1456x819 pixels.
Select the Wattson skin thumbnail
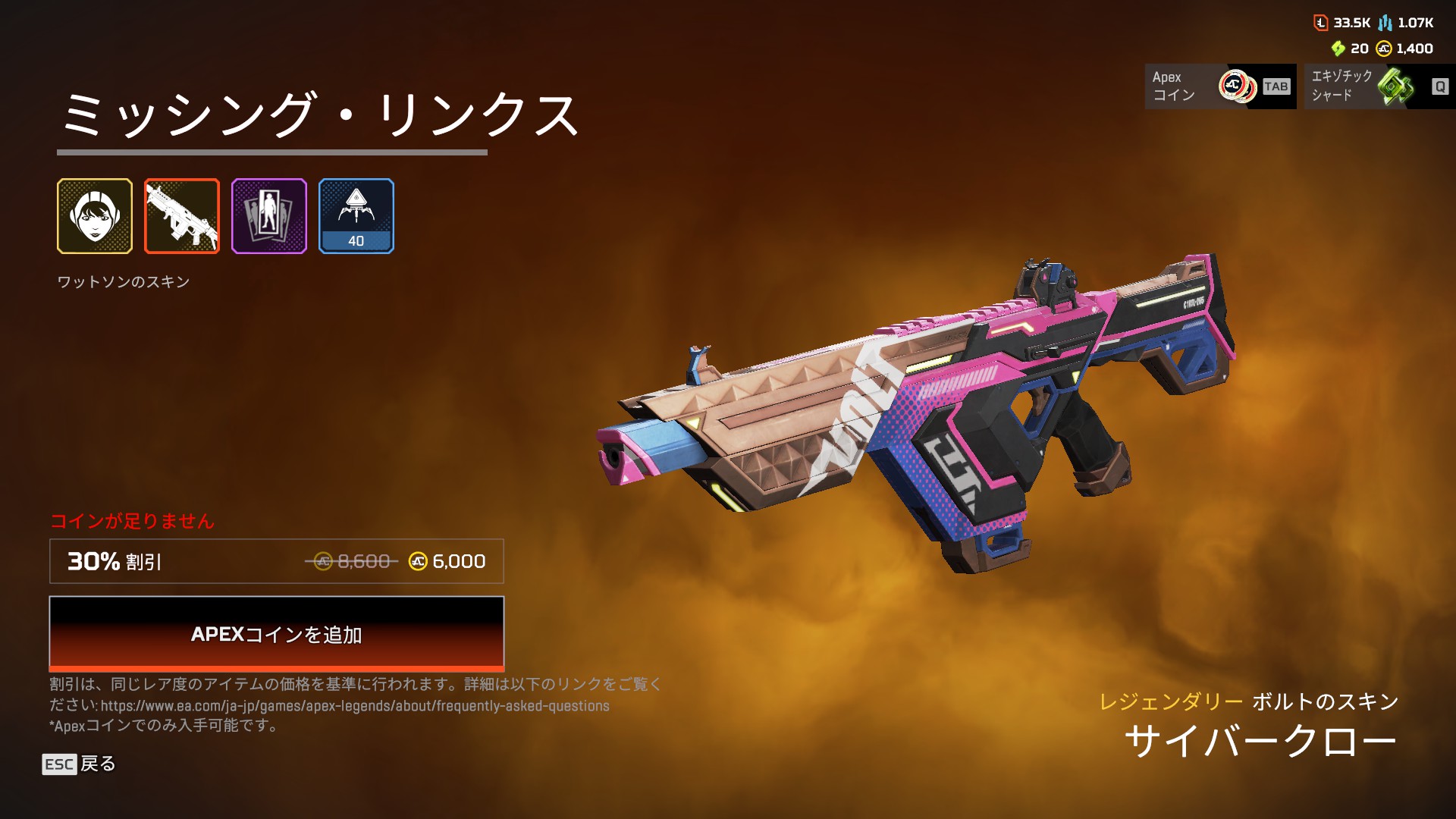pos(95,216)
